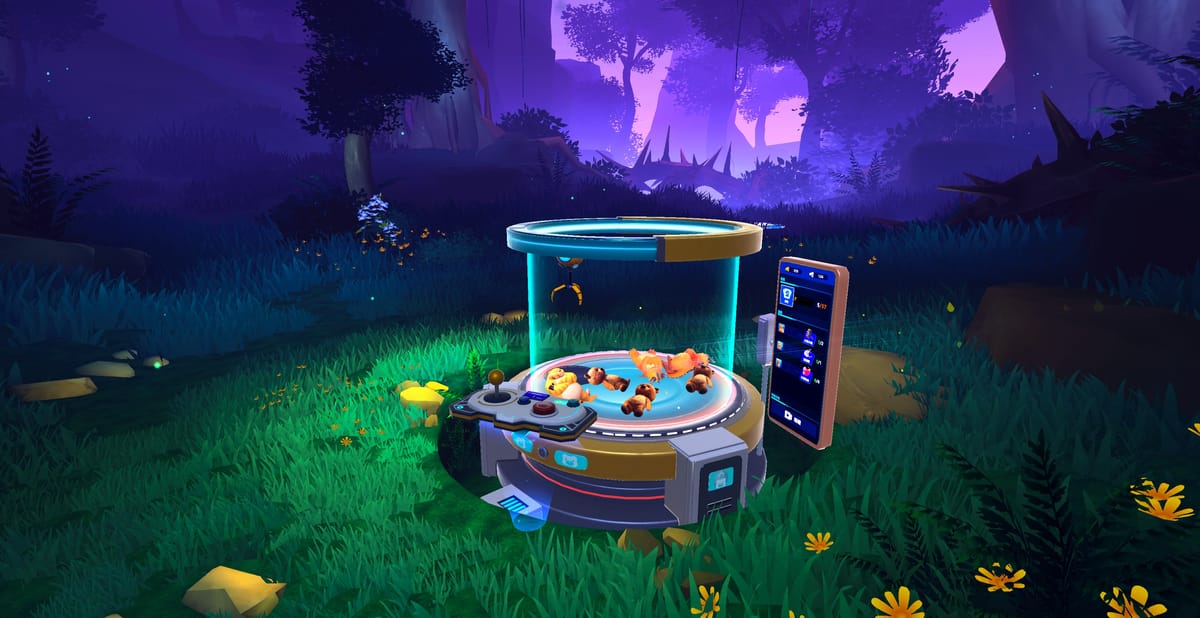1200x618 pixels.
Task: Open the blue badge icon on the panel
Action: coord(787,294)
